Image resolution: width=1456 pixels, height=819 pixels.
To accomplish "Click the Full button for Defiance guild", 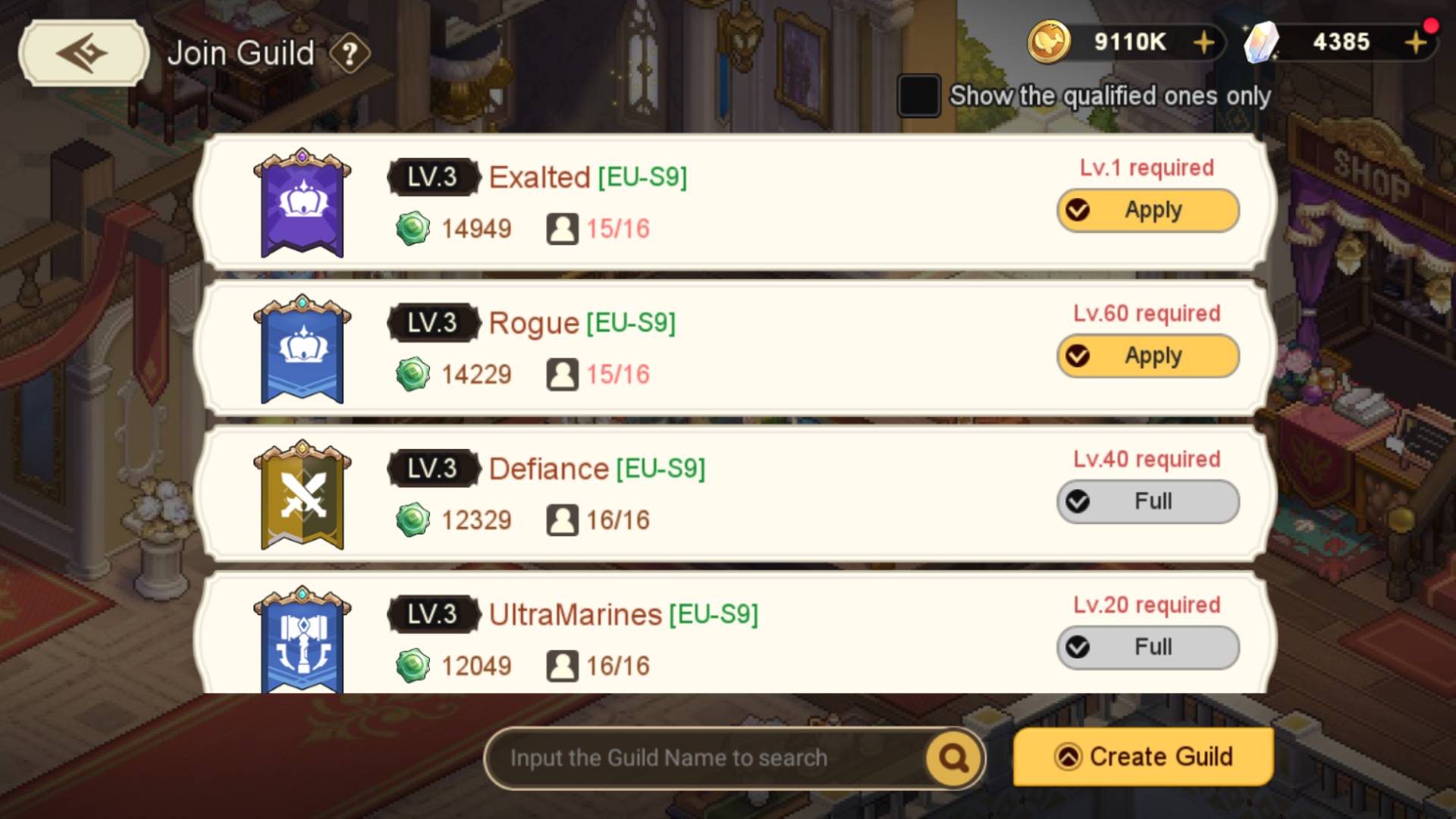I will point(1147,501).
